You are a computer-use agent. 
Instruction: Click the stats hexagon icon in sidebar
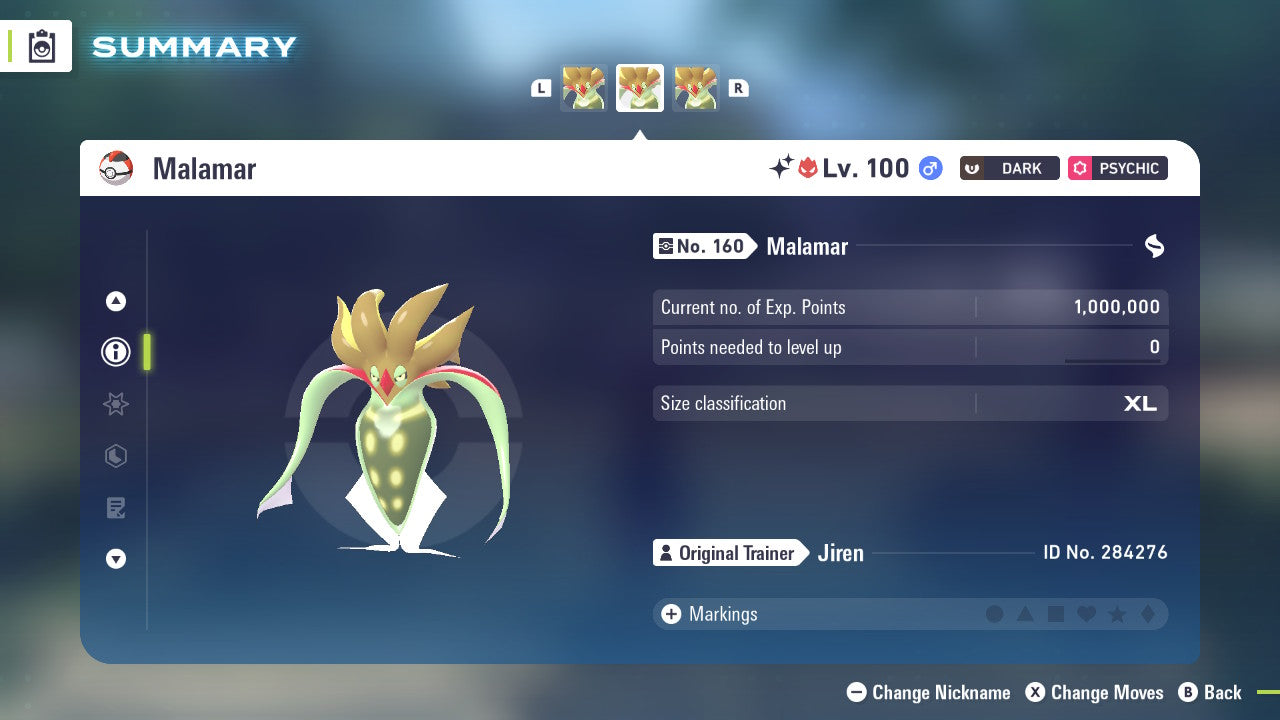(x=115, y=456)
